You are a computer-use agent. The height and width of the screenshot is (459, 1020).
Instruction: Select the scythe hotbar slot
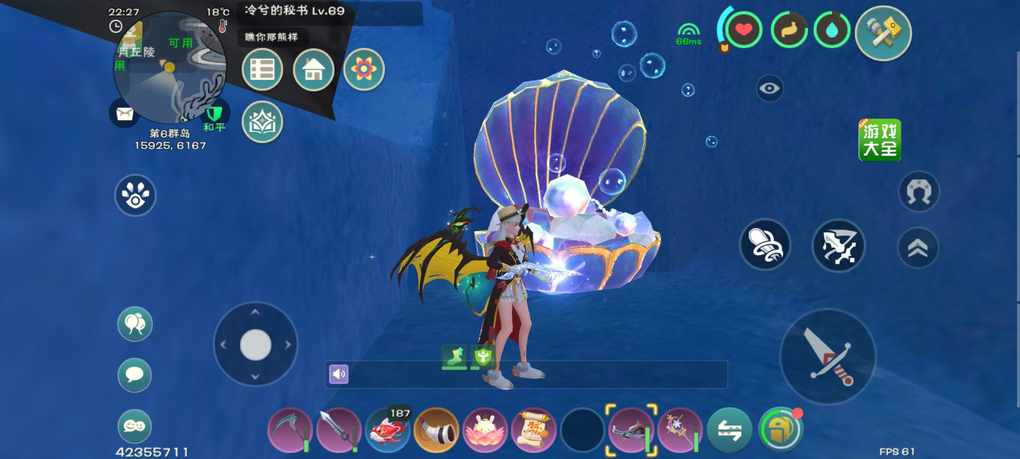[x=290, y=430]
